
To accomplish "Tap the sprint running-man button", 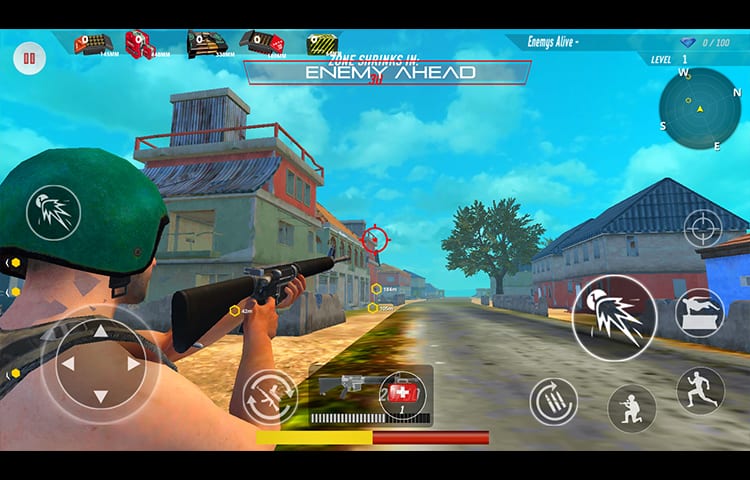I will tap(700, 390).
